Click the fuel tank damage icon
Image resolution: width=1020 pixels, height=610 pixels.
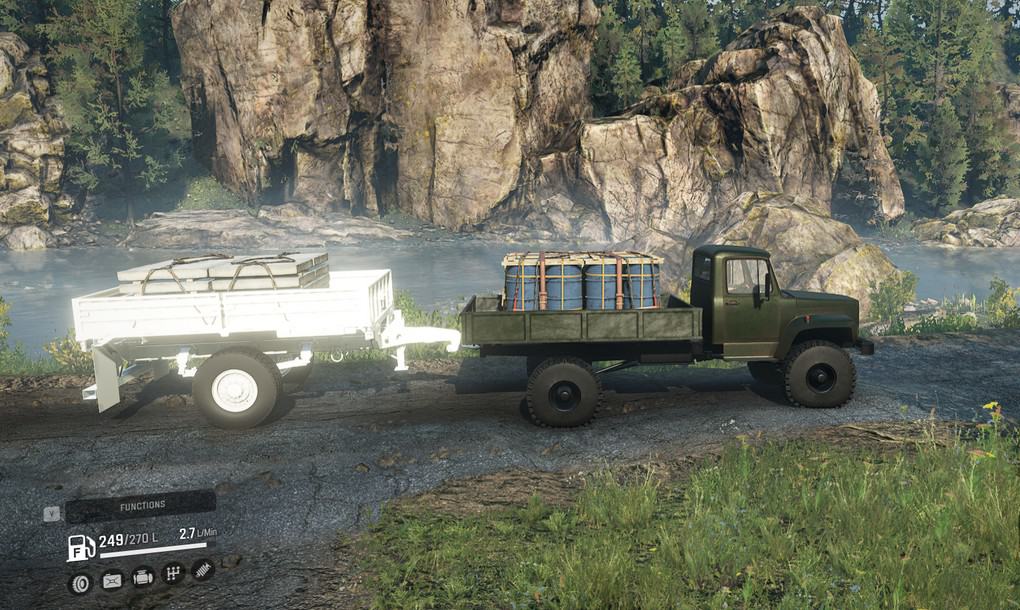coord(112,580)
